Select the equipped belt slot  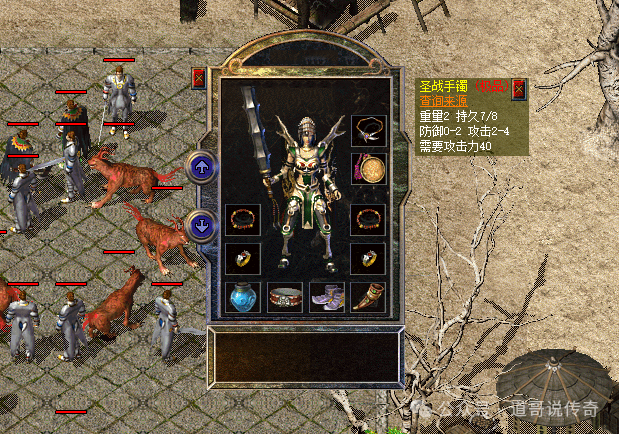pos(285,297)
